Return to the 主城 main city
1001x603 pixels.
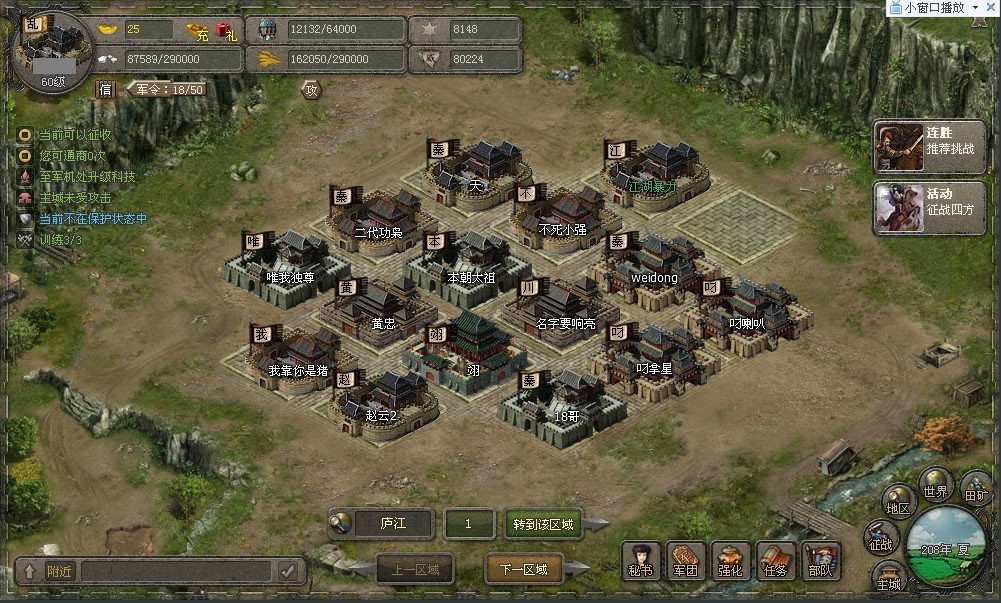(888, 578)
